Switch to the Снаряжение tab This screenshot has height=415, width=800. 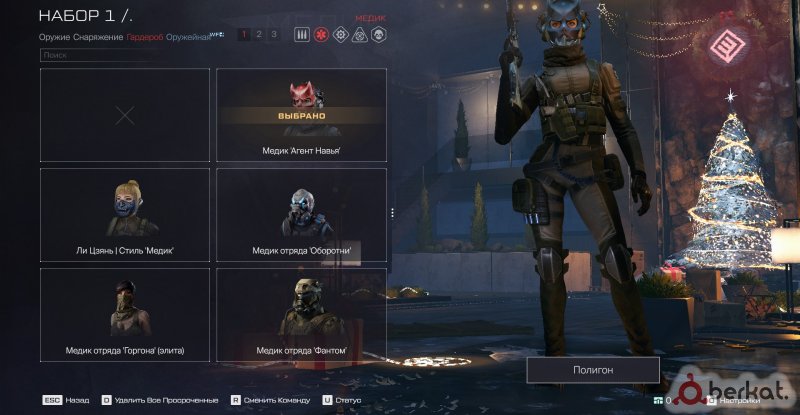point(98,36)
